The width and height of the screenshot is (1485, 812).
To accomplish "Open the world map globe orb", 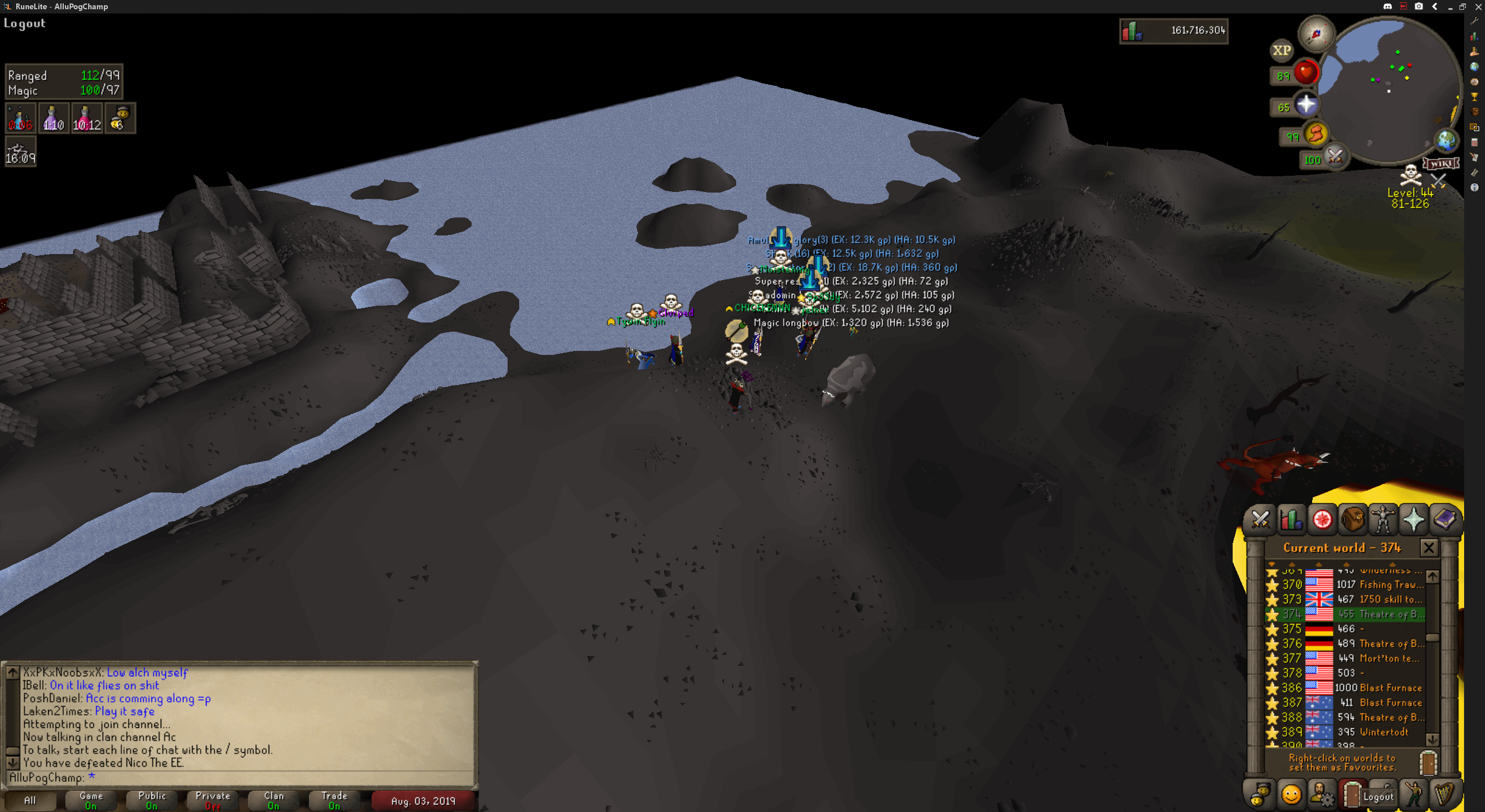I will [1446, 140].
